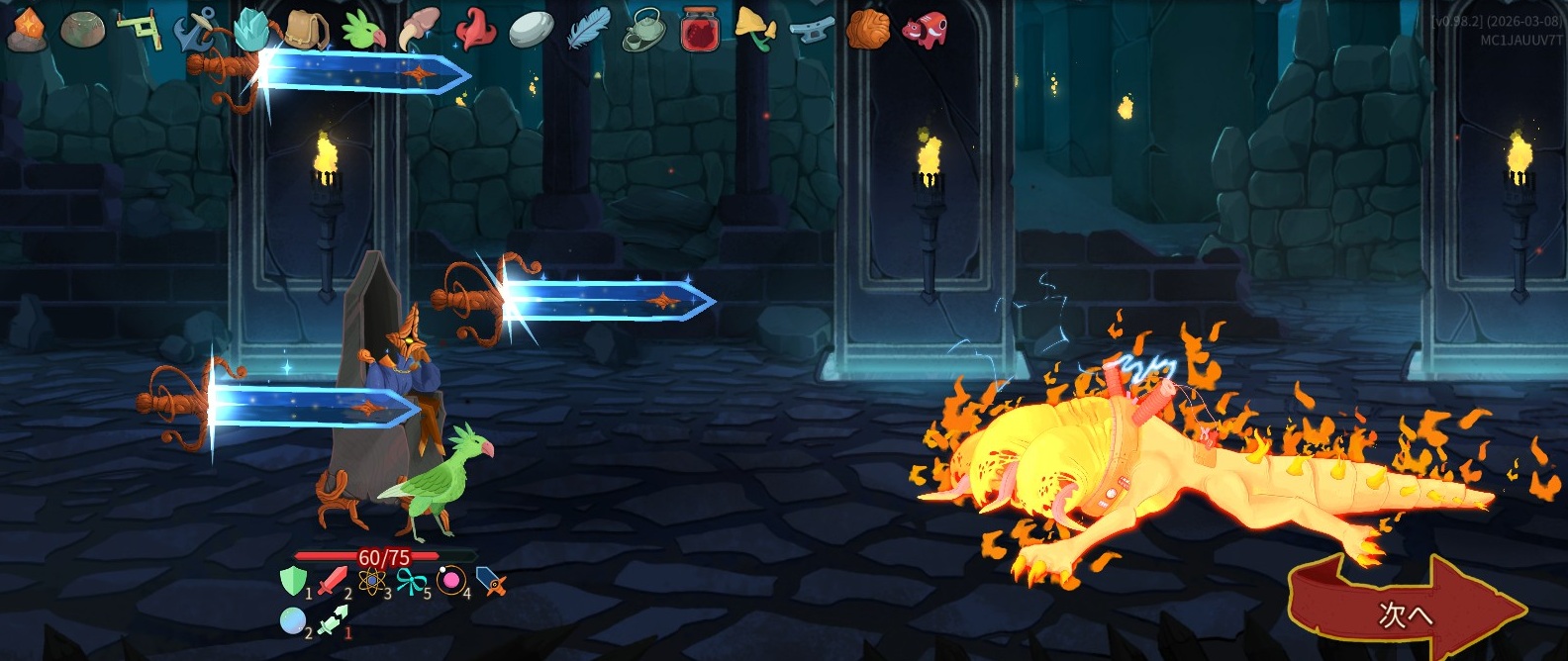This screenshot has height=661, width=1568.
Task: View the orange walnut-shaped relic
Action: [x=868, y=29]
